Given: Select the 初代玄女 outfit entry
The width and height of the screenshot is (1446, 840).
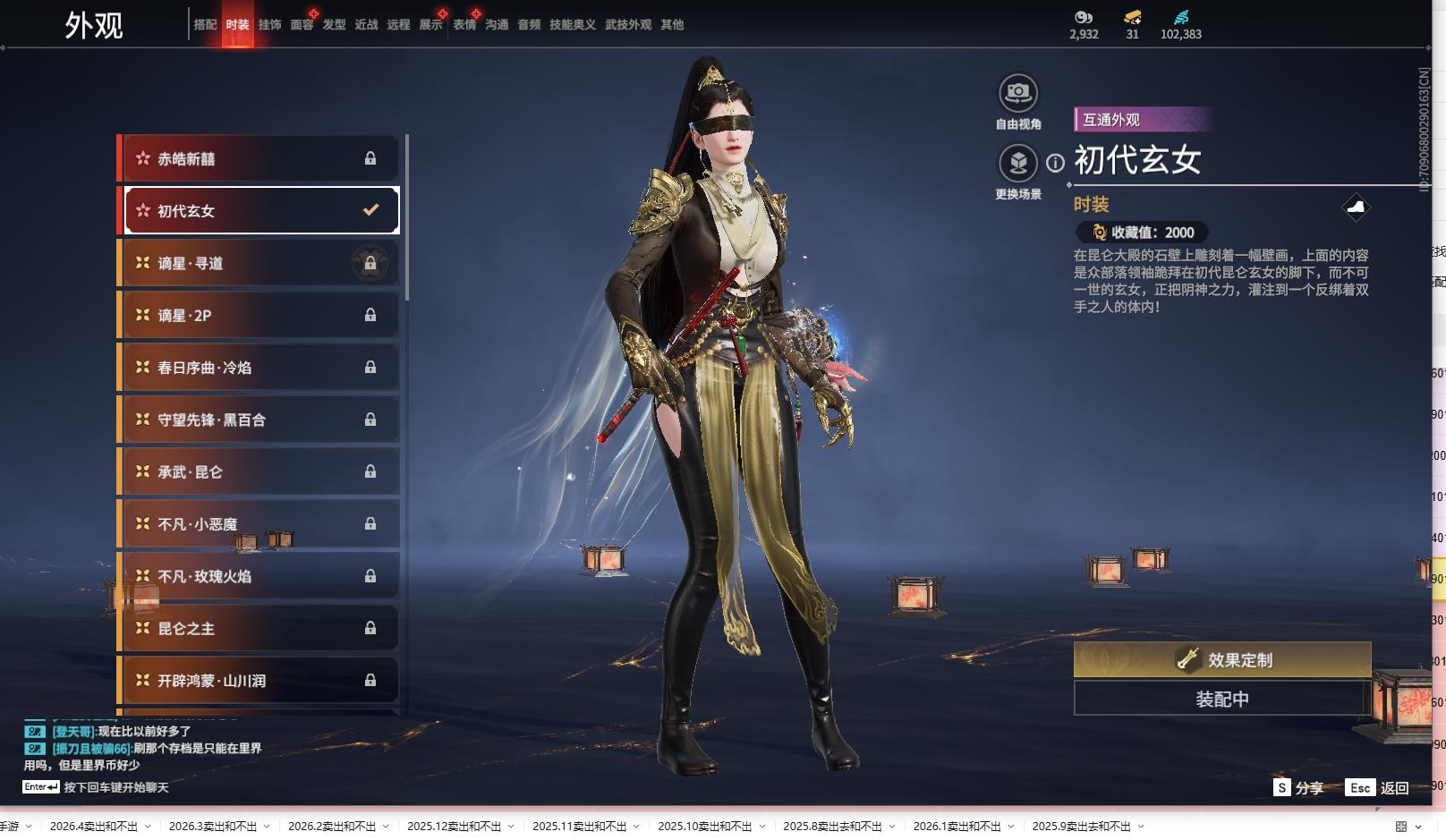Looking at the screenshot, I should click(259, 211).
